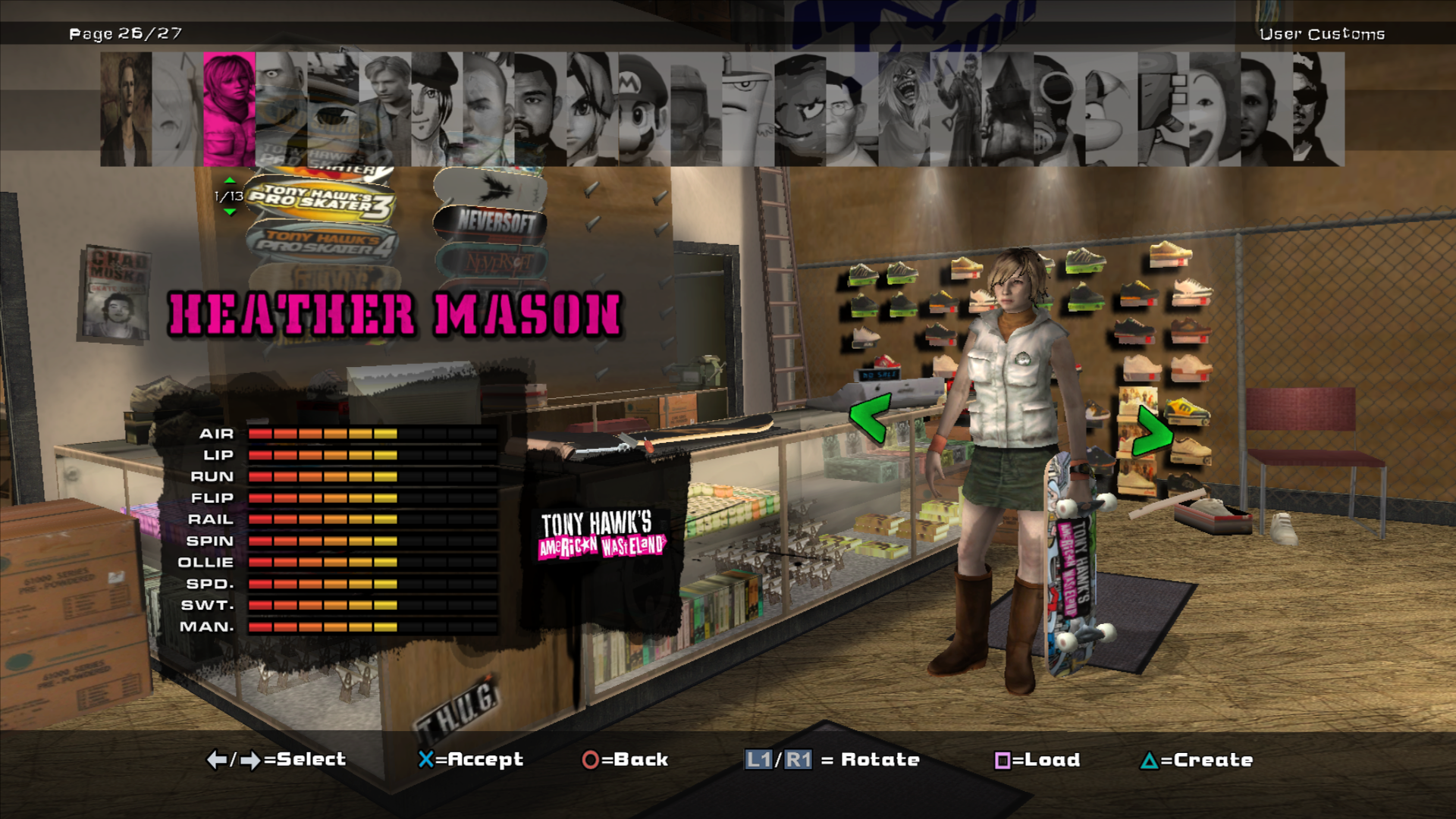
Task: Choose the bald Heavy portrait
Action: click(281, 109)
